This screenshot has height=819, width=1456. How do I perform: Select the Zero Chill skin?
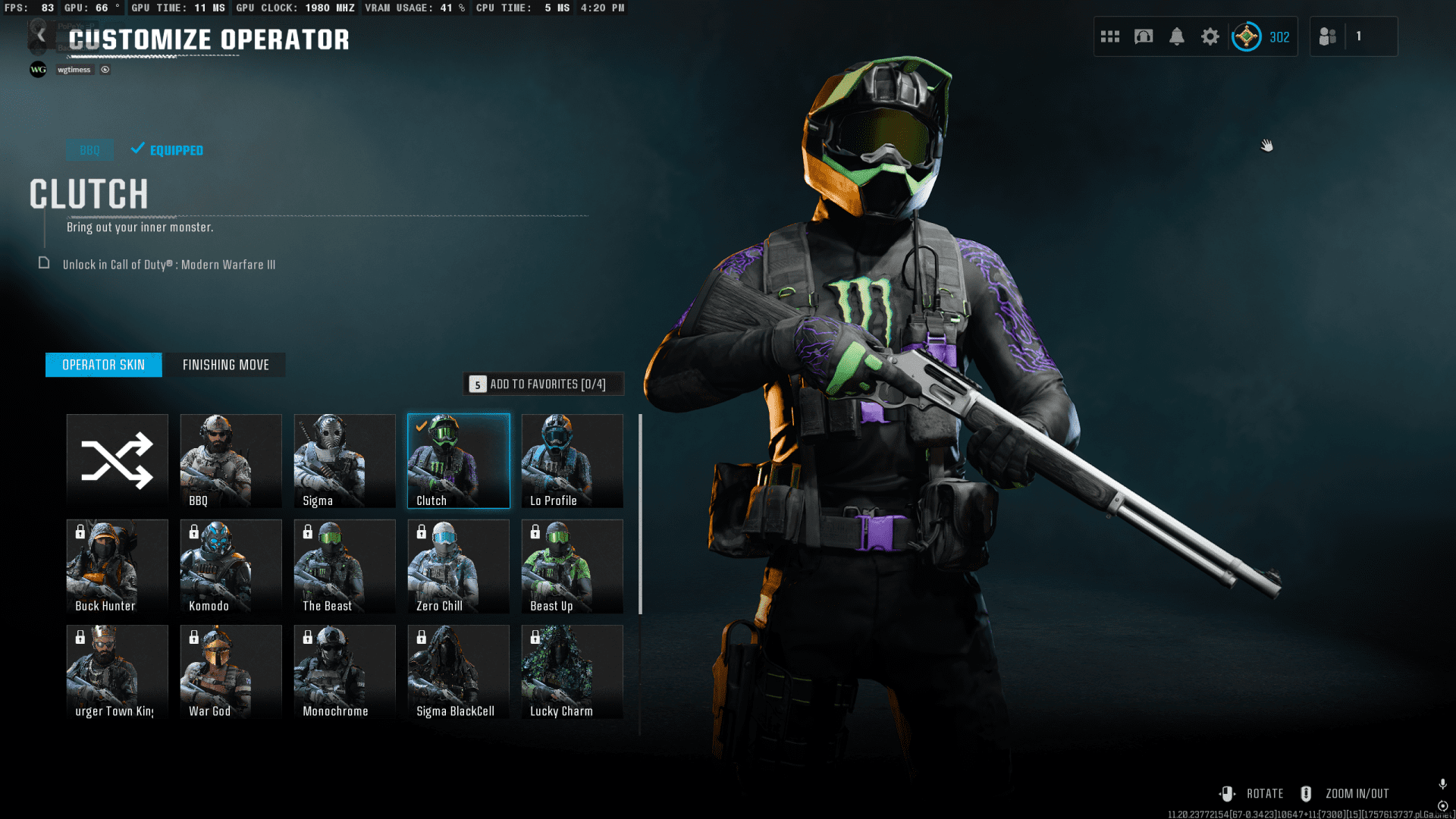(459, 566)
